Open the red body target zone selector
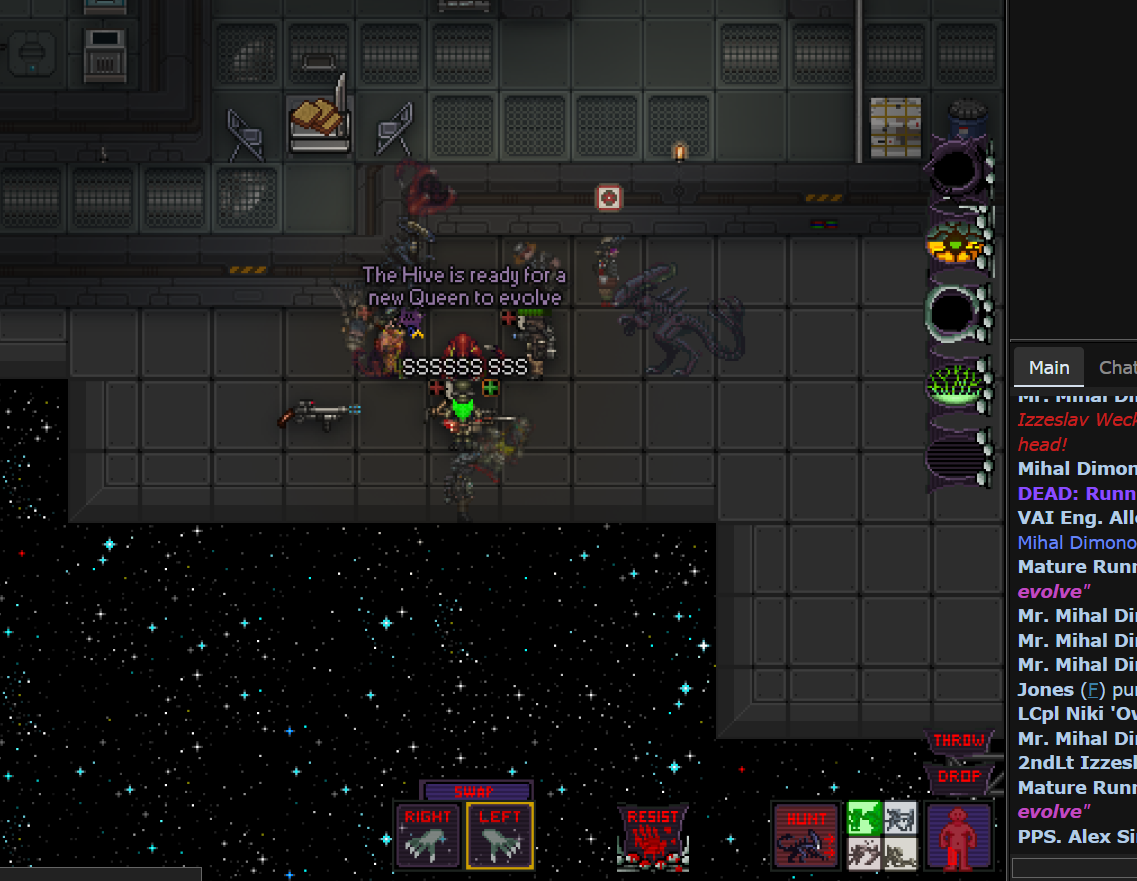The height and width of the screenshot is (881, 1137). click(x=959, y=835)
